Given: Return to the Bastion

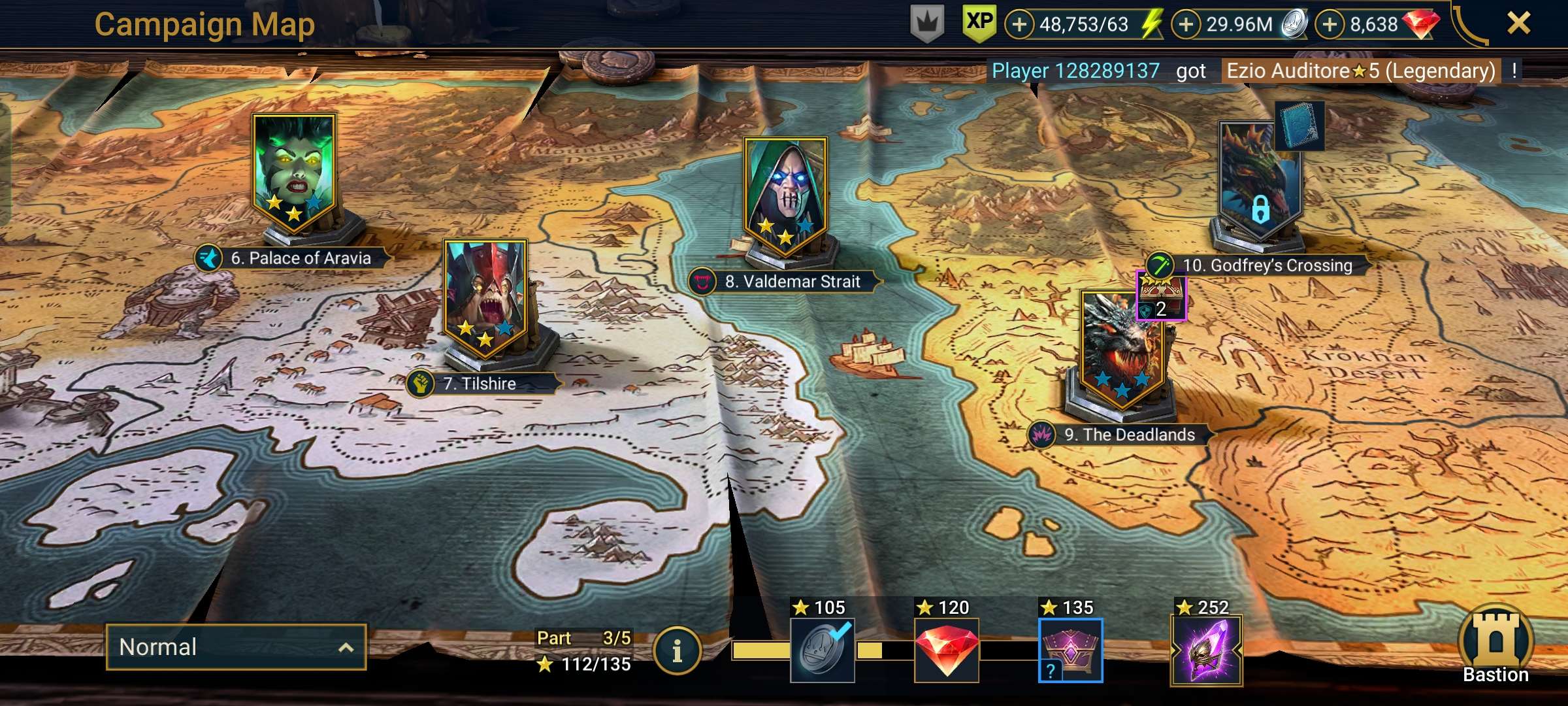Looking at the screenshot, I should click(x=1495, y=645).
